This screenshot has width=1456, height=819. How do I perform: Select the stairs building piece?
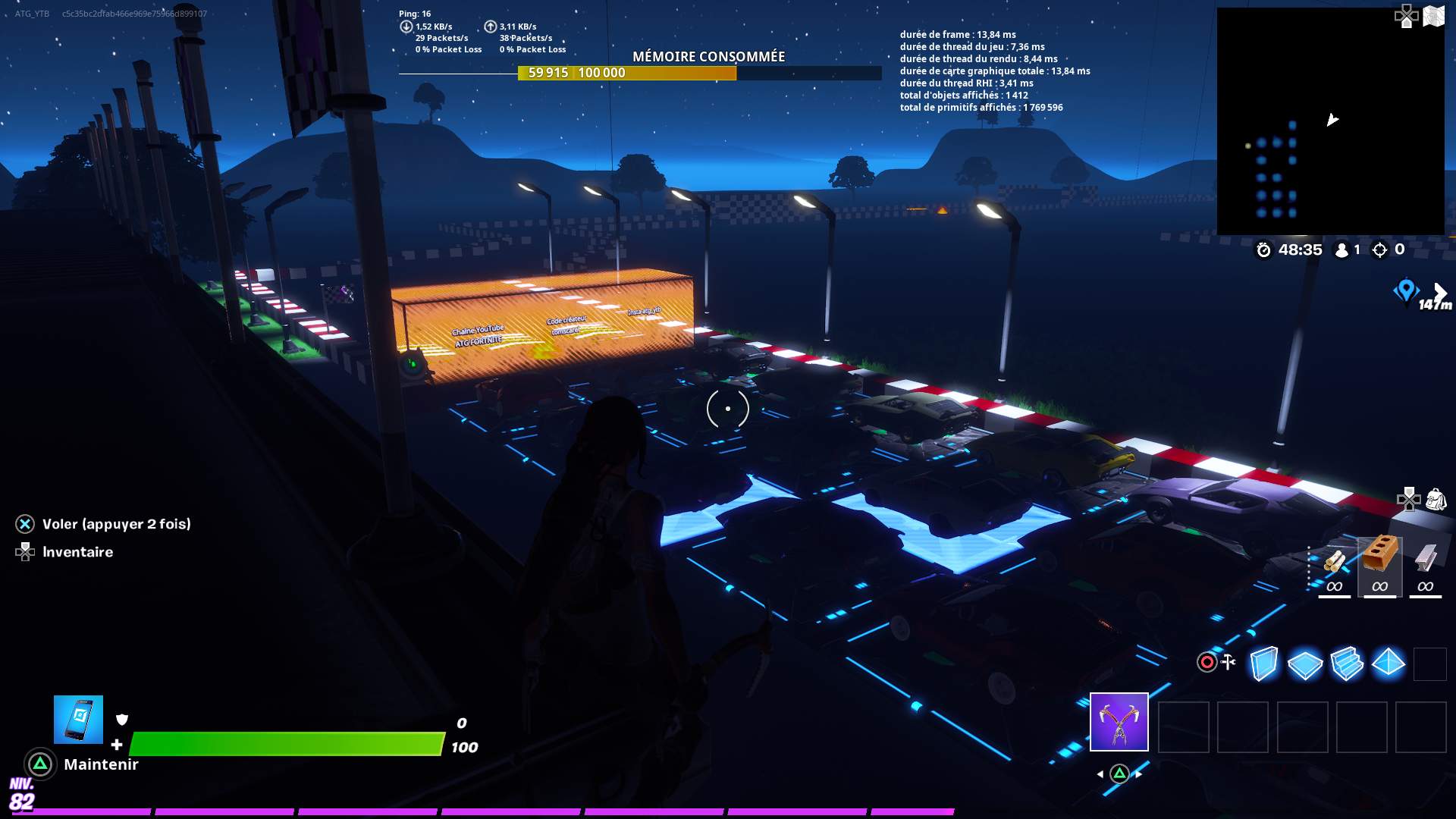tap(1346, 664)
